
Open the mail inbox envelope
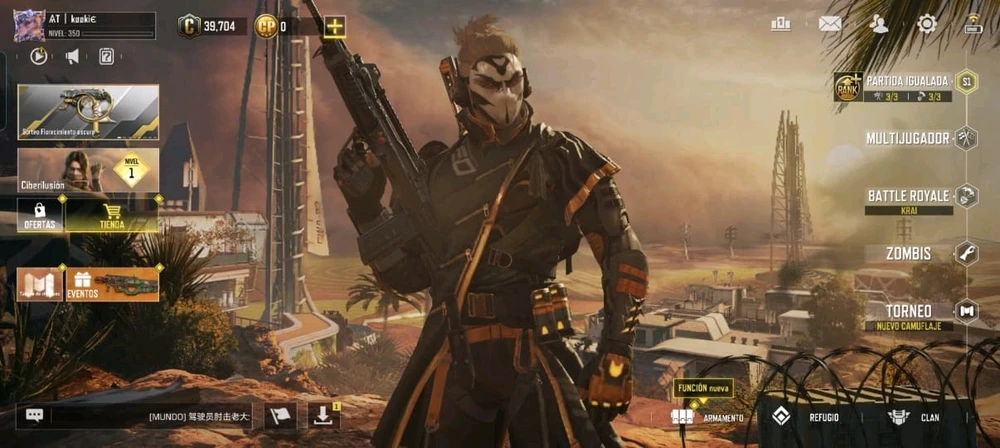coord(830,24)
